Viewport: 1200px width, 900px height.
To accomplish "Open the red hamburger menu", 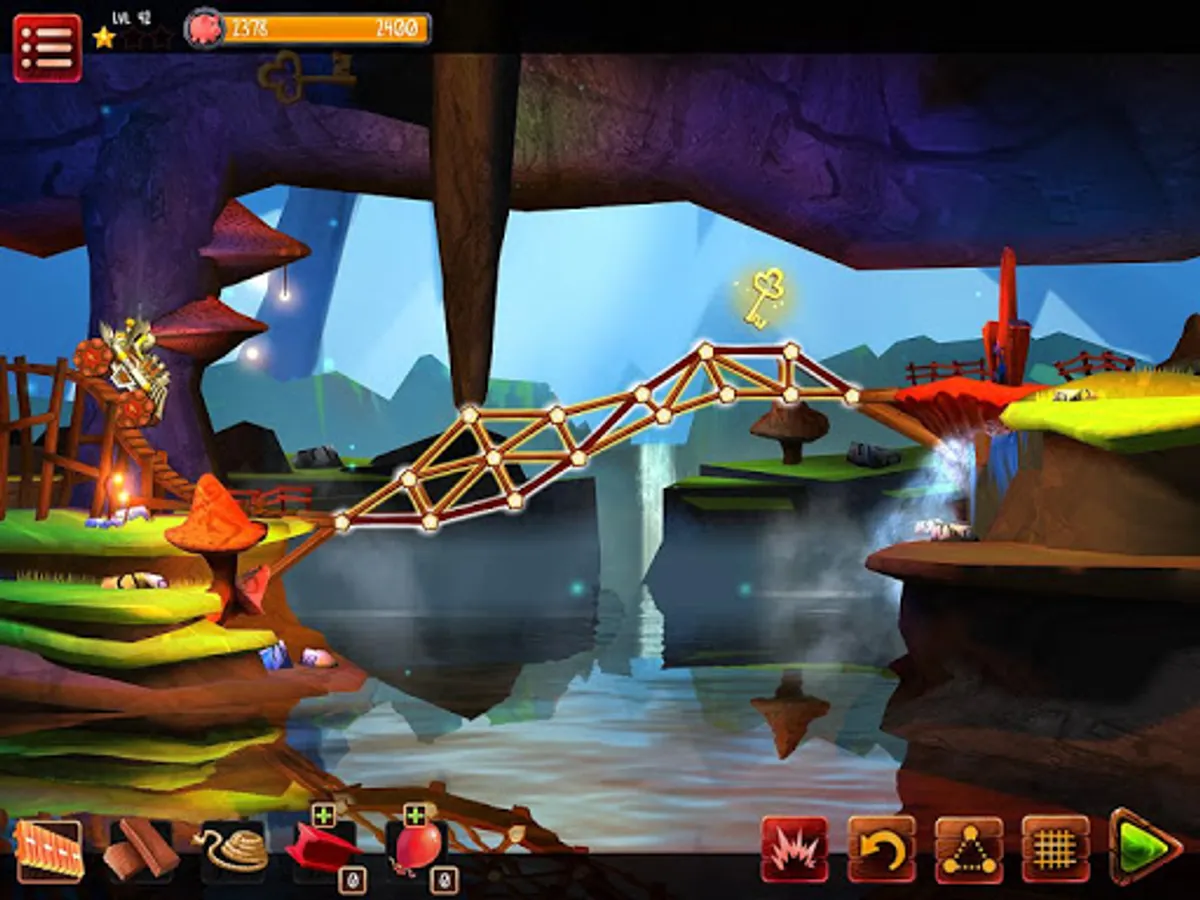I will (x=47, y=47).
